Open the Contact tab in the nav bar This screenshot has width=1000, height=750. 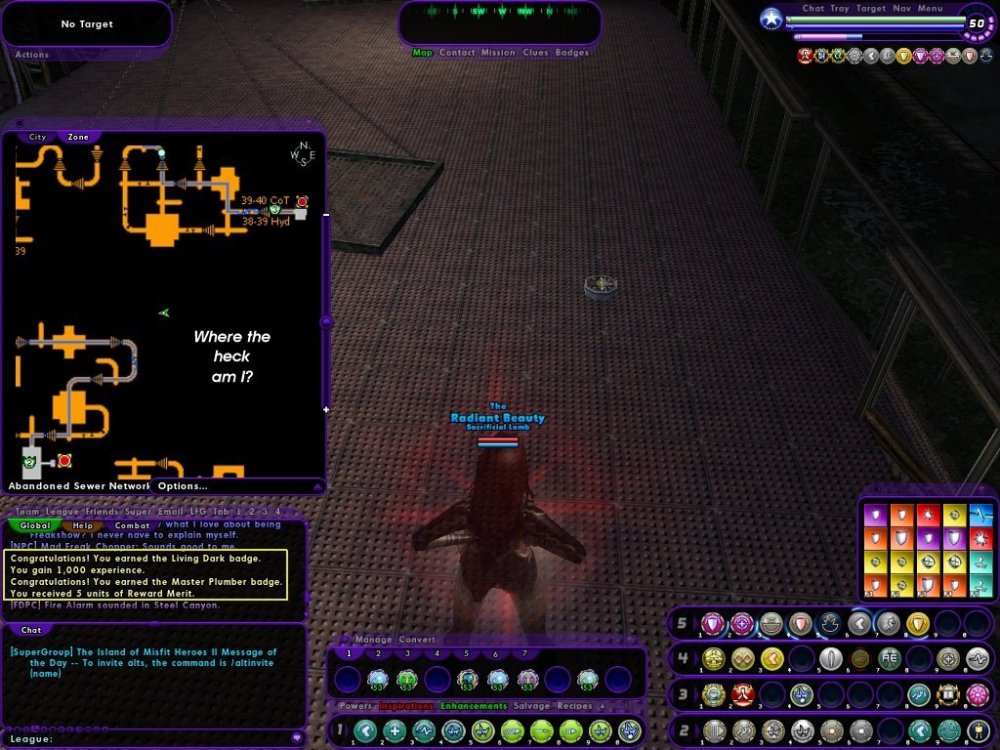click(x=457, y=52)
